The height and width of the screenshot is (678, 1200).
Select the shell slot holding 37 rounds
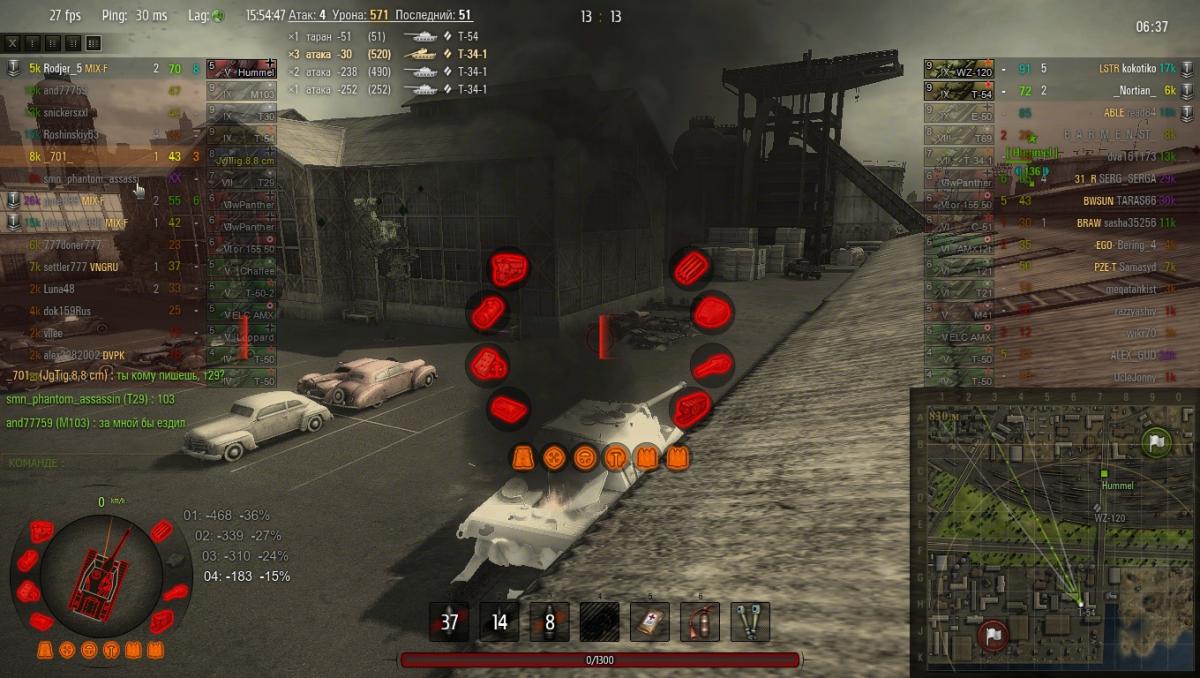click(x=449, y=622)
